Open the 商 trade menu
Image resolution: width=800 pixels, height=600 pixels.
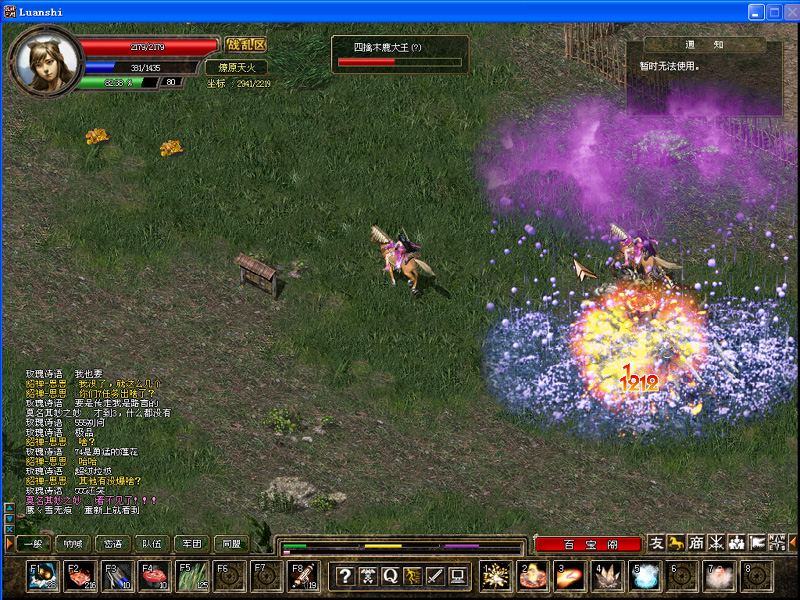(696, 543)
